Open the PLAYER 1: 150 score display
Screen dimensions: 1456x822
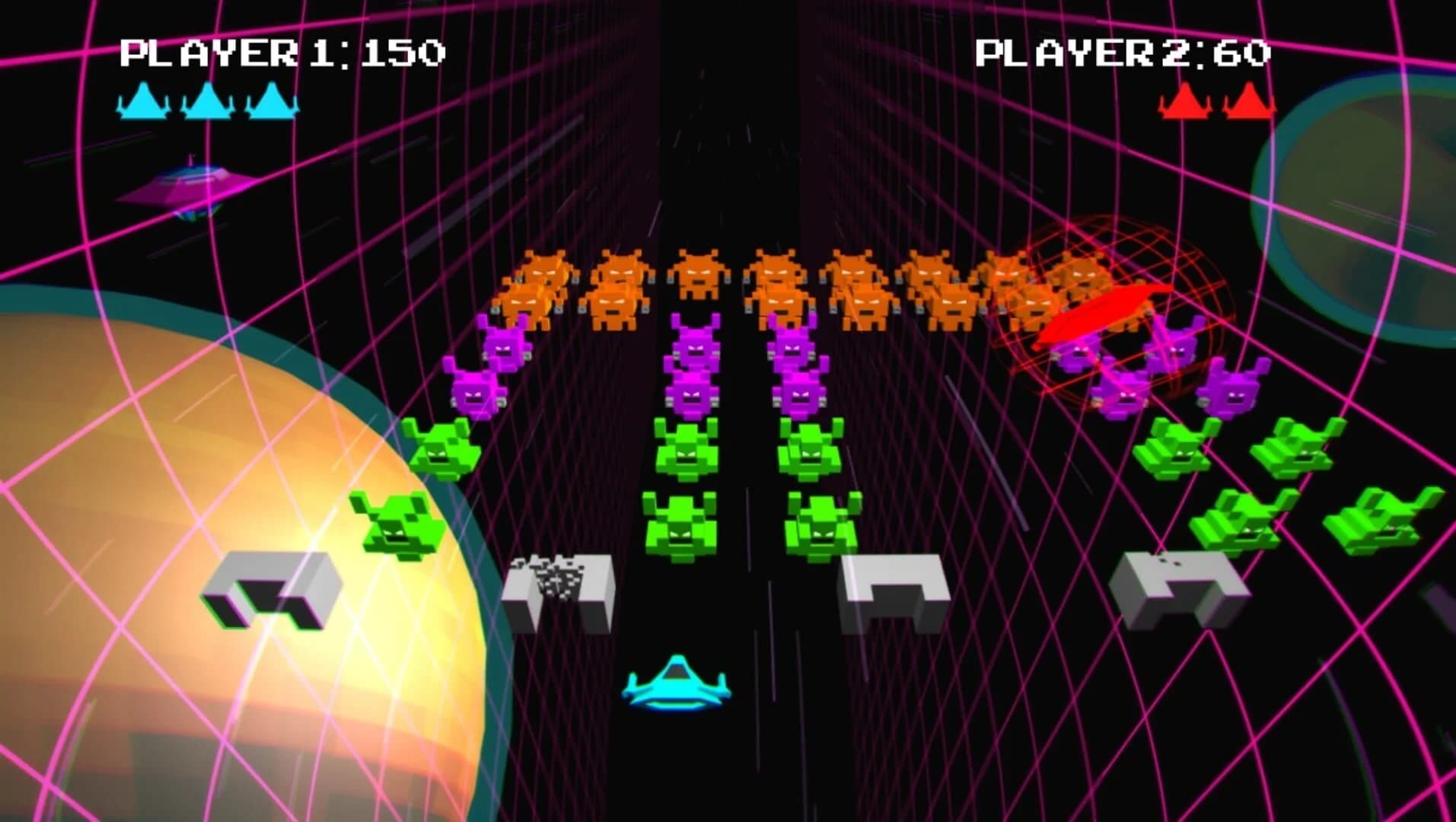[283, 52]
